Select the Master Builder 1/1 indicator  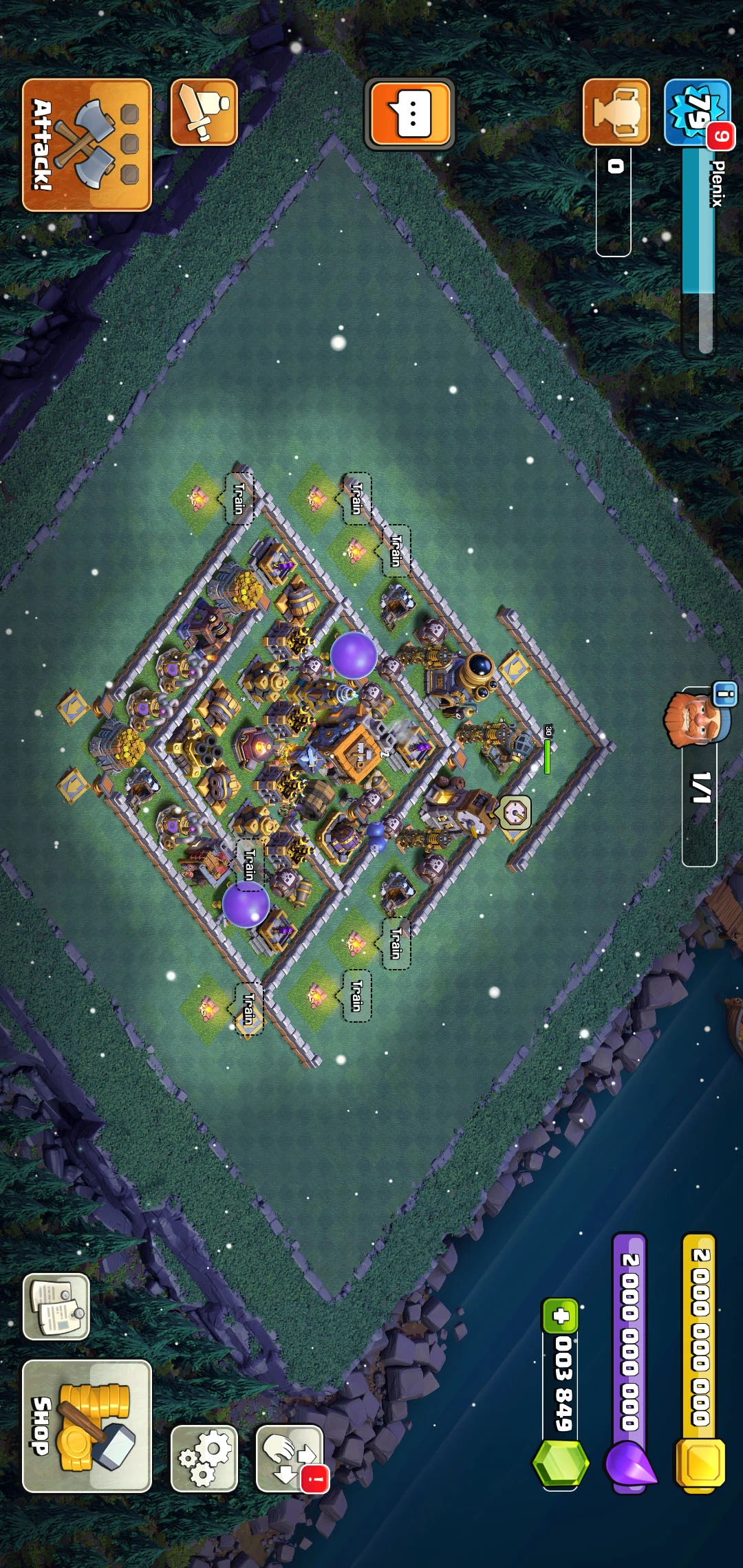[699, 787]
